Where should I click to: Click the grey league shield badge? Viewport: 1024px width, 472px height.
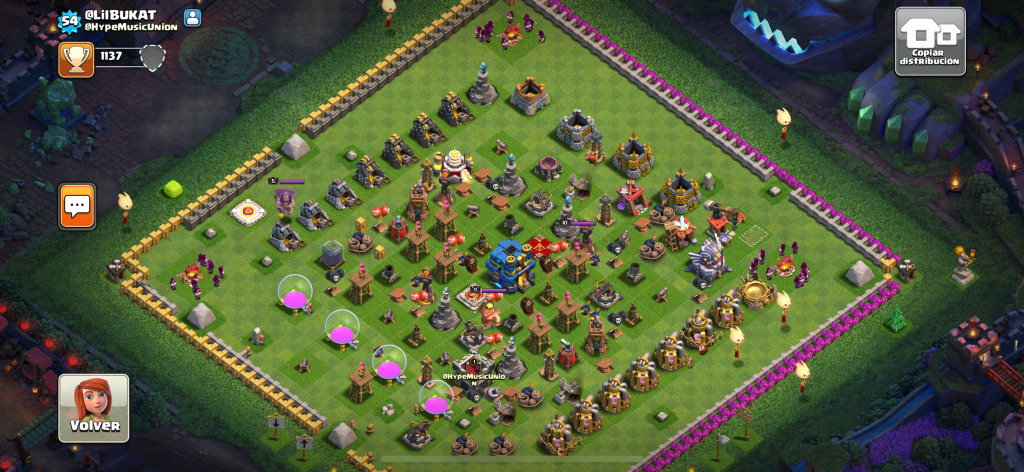(152, 58)
